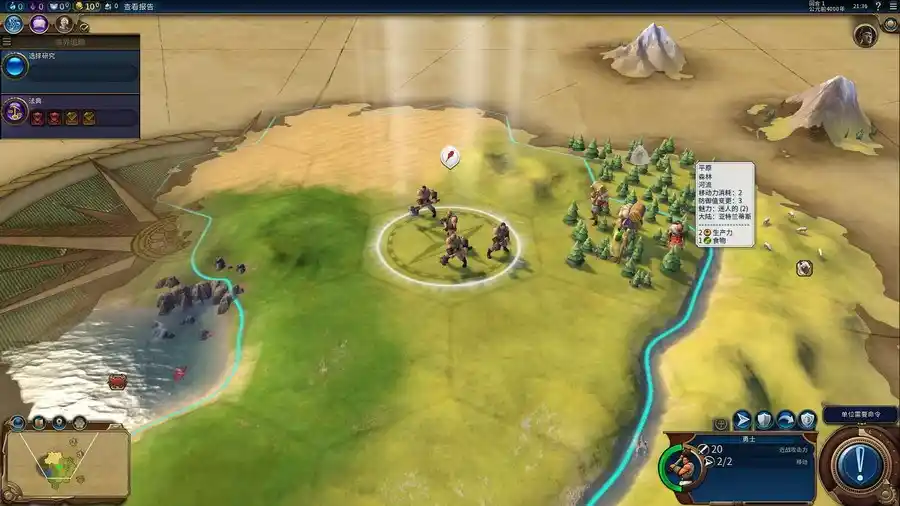Image resolution: width=900 pixels, height=506 pixels.
Task: Click the minimap
Action: tap(65, 463)
